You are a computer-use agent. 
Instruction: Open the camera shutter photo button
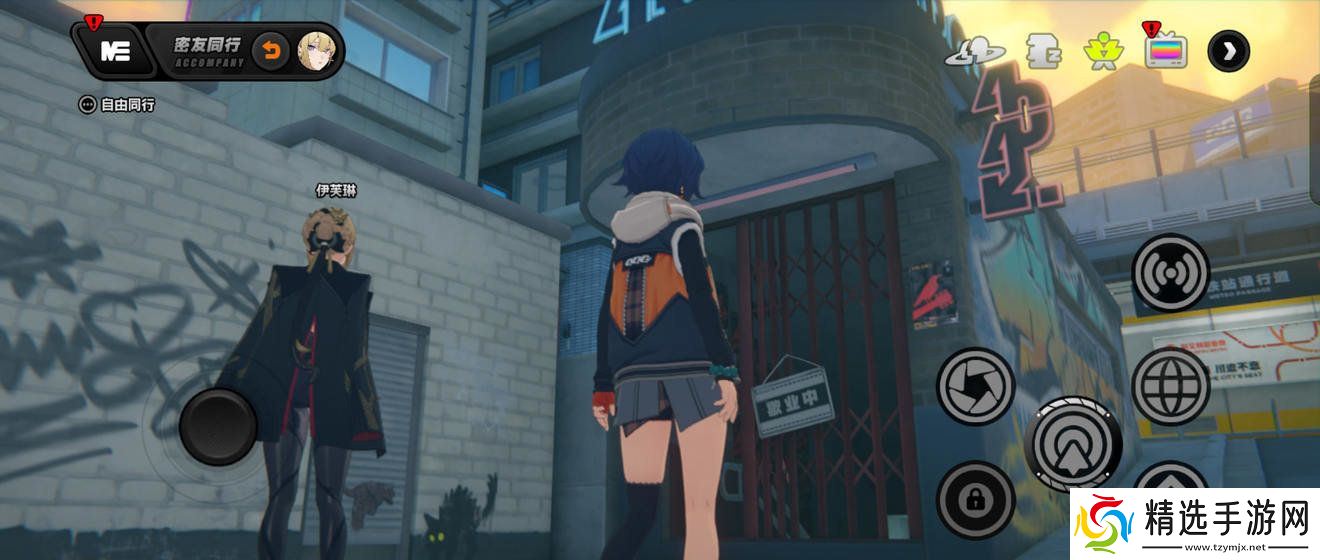[x=975, y=386]
